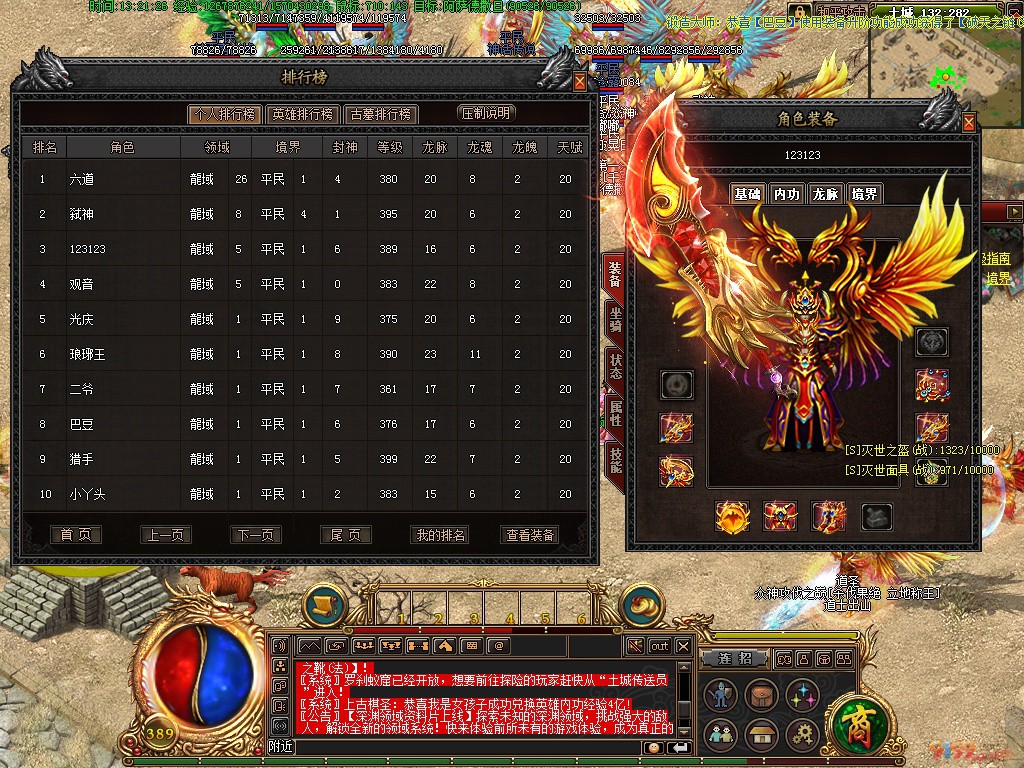Jump to the last page with 尾页
The height and width of the screenshot is (768, 1024).
[346, 535]
